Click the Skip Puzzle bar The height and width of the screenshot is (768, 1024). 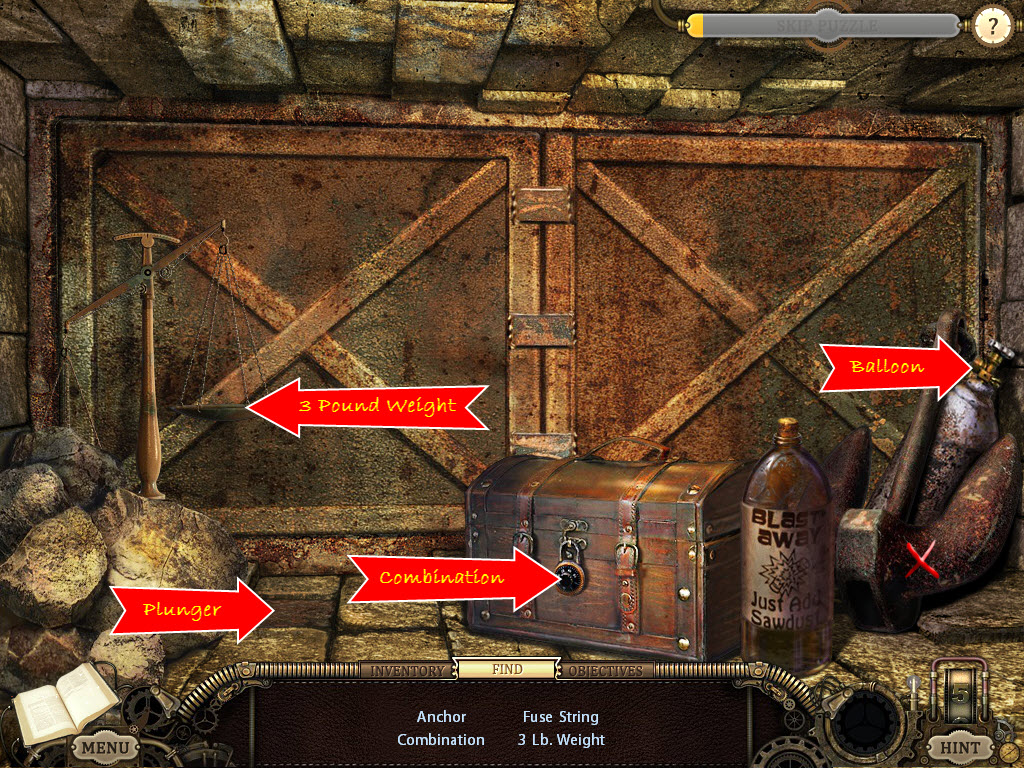tap(826, 26)
